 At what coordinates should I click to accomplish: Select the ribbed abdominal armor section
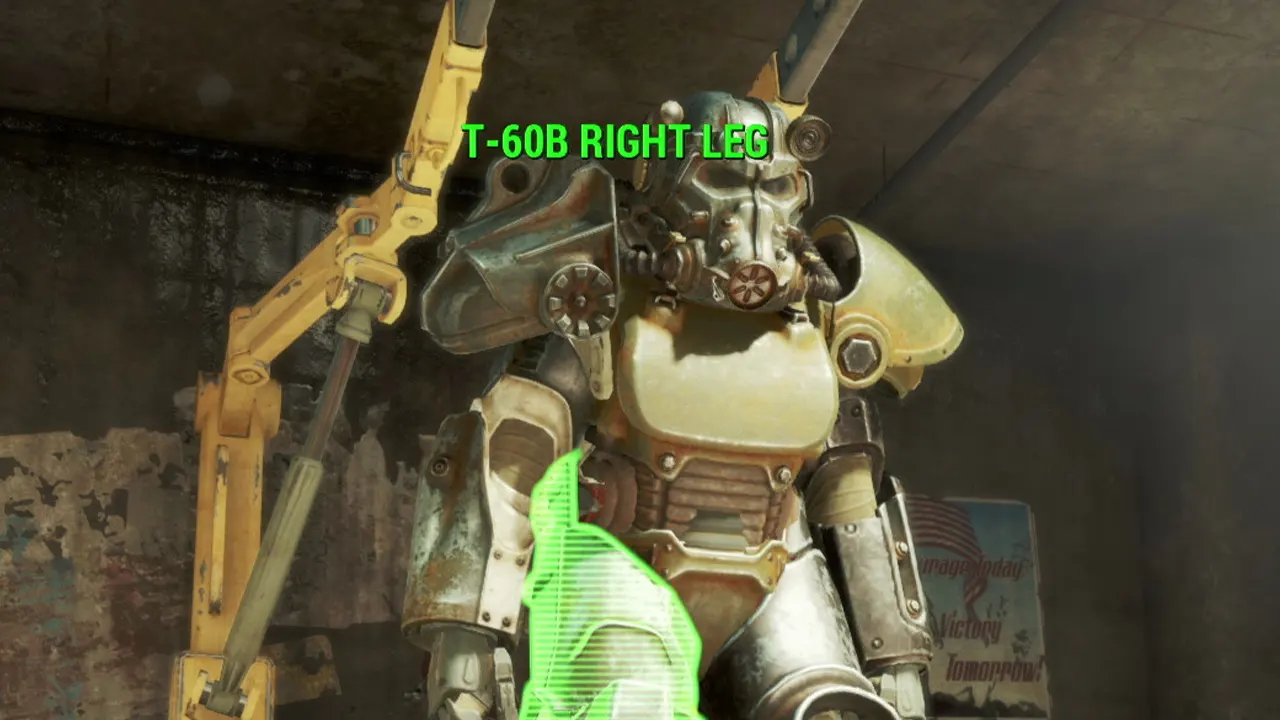click(720, 490)
